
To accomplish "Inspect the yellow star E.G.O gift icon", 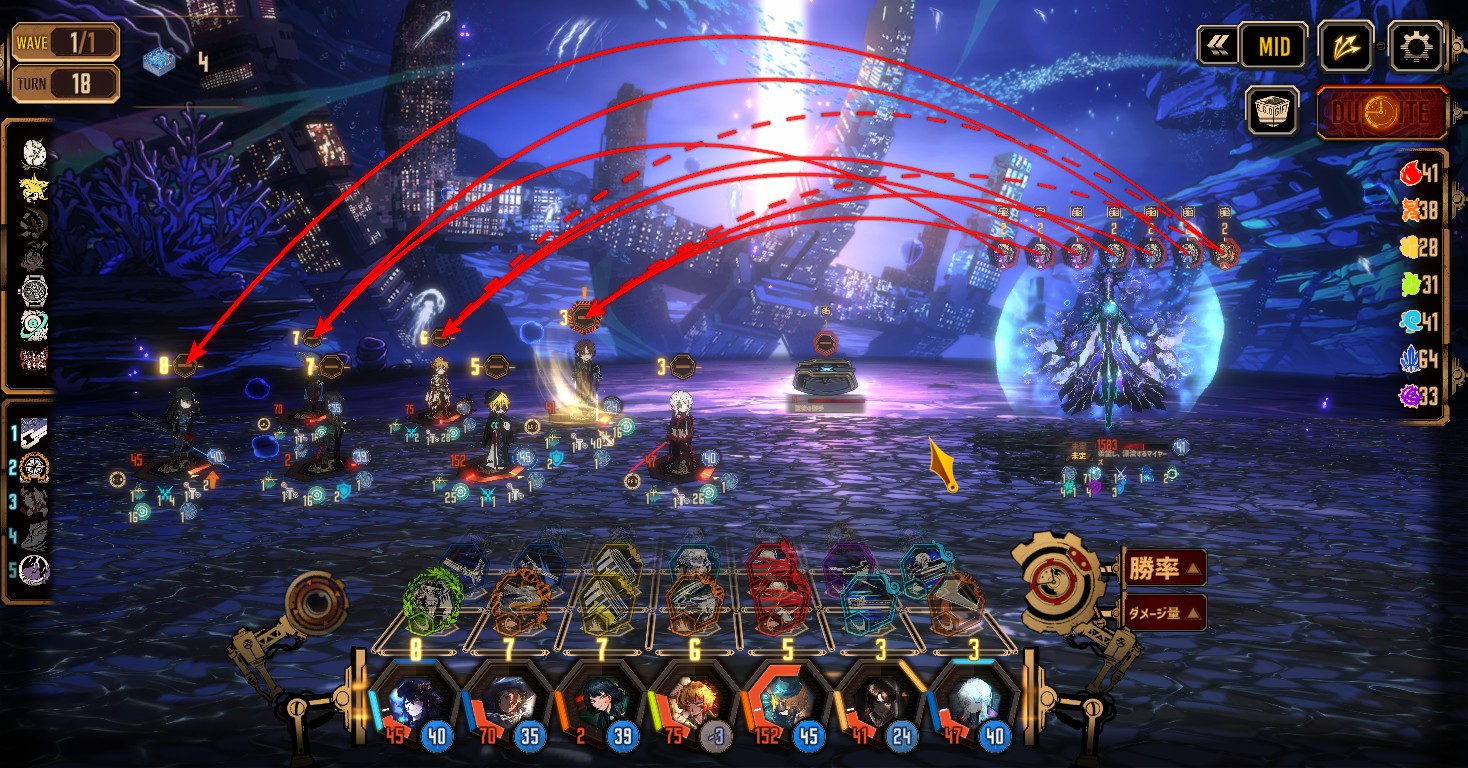I will click(34, 187).
